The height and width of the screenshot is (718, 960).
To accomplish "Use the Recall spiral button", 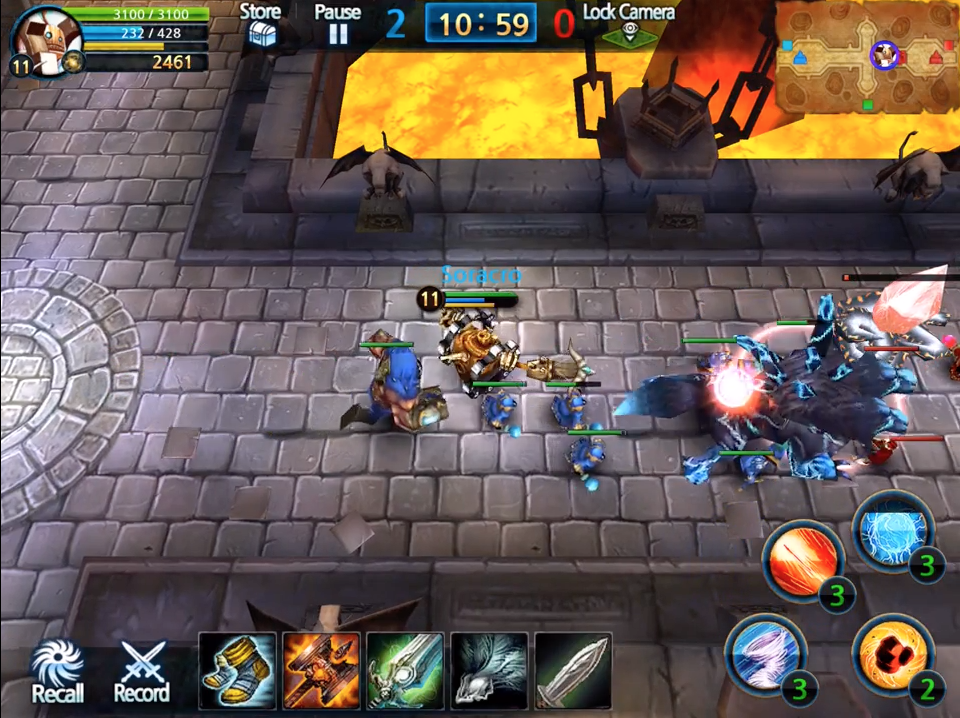I will 57,671.
